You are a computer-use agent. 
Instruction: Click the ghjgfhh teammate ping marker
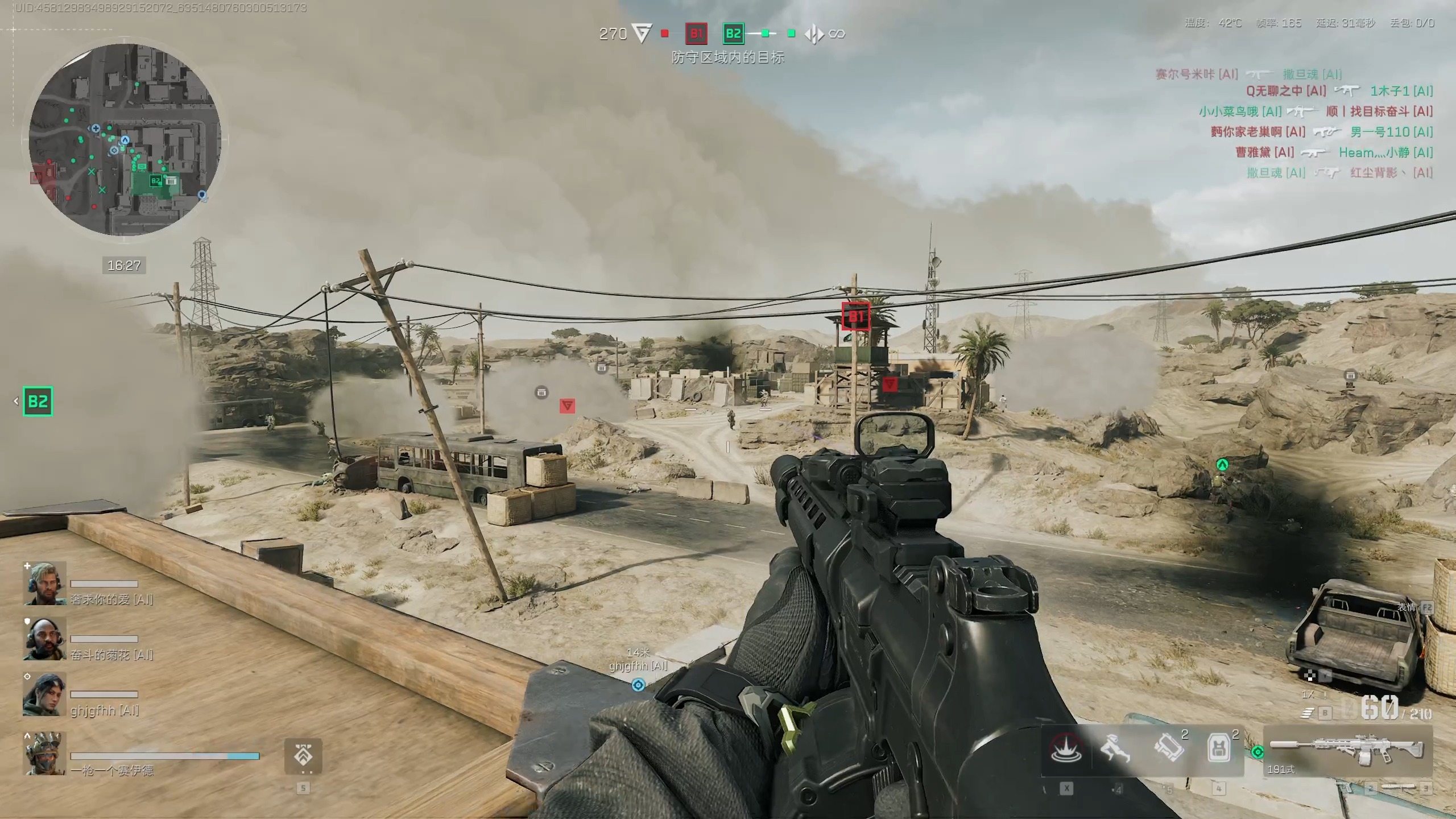[638, 685]
